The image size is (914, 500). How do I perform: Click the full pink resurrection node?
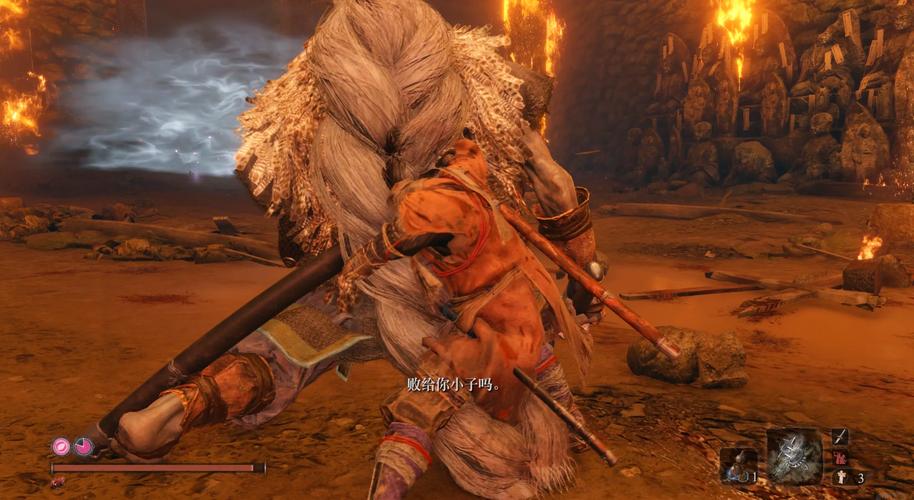click(61, 446)
